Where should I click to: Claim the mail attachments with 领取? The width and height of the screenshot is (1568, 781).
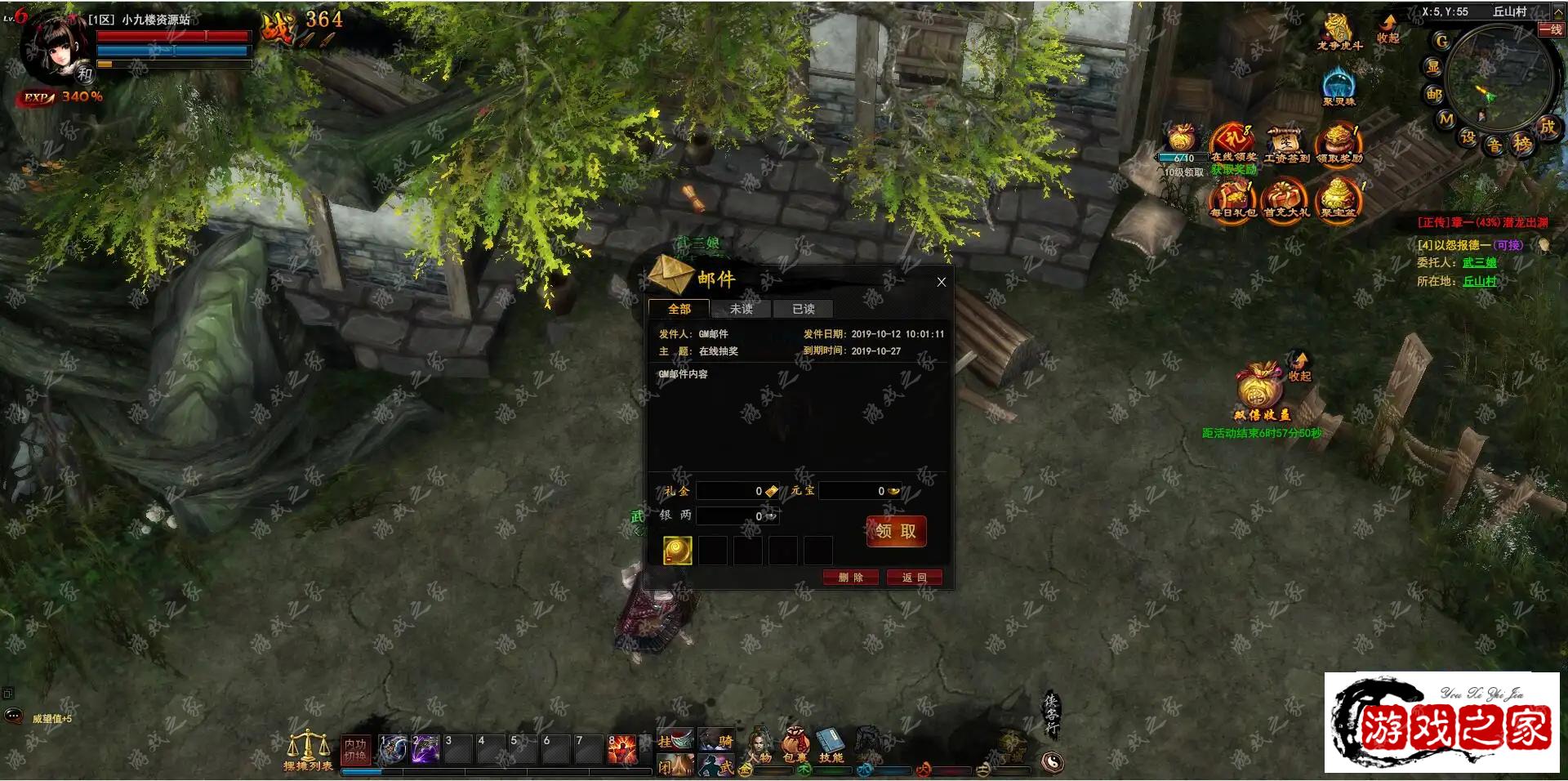896,531
